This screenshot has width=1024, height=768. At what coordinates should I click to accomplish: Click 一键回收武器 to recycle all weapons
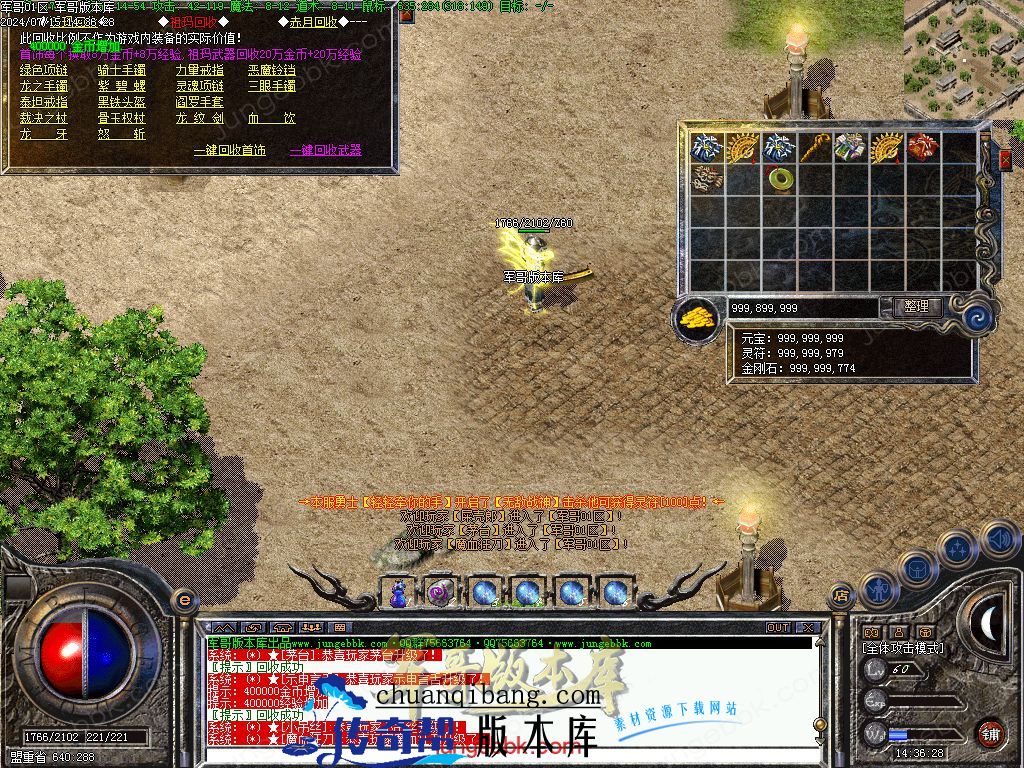click(x=325, y=150)
